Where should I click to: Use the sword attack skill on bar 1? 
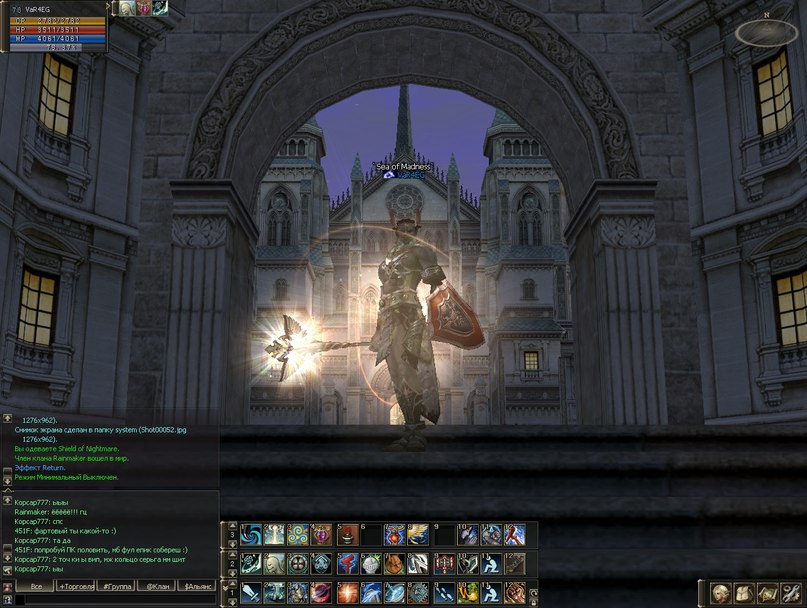pyautogui.click(x=251, y=592)
